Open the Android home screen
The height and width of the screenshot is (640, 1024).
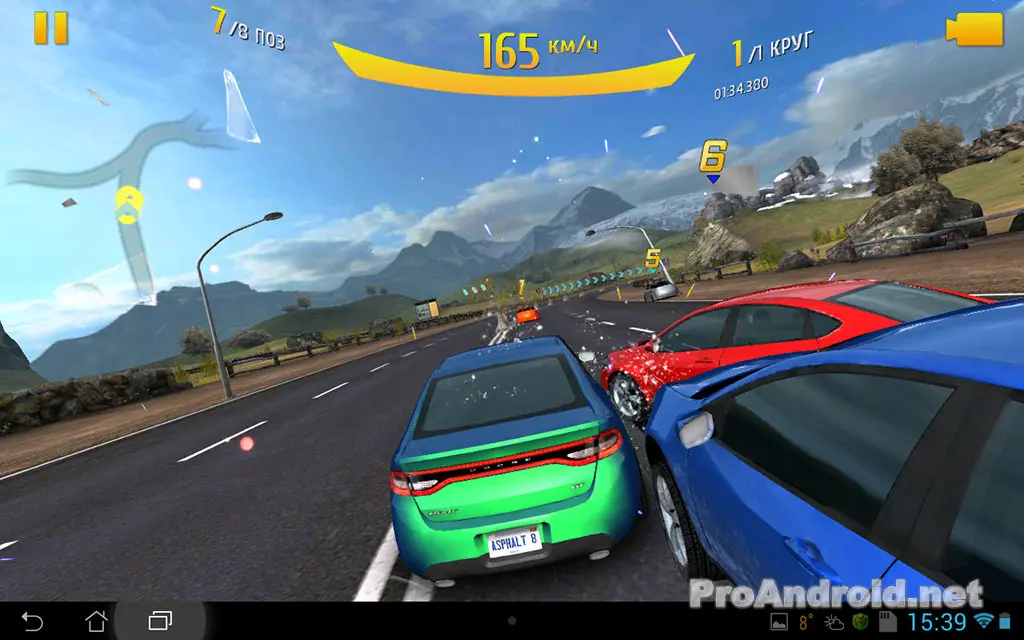point(97,621)
